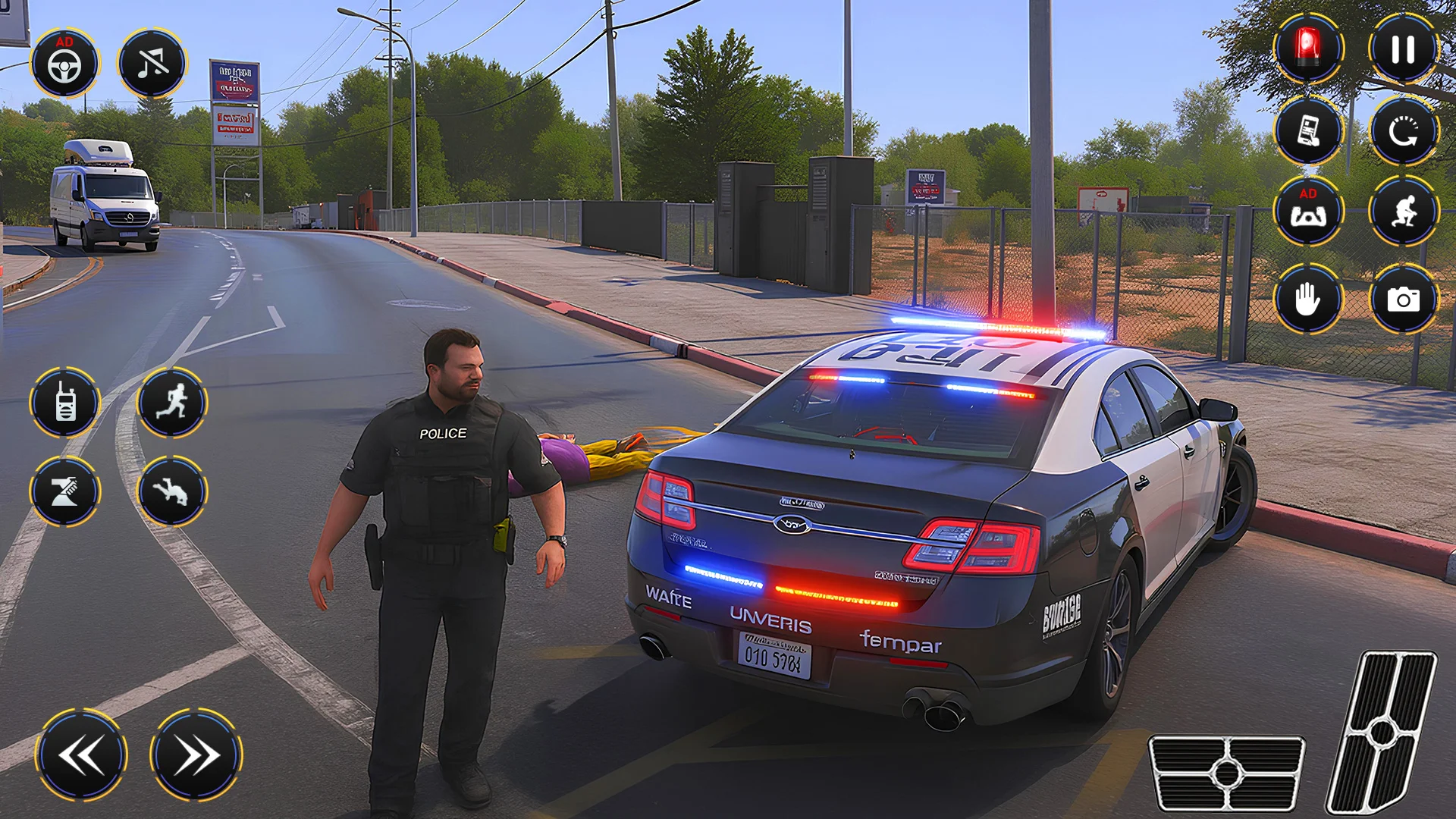The width and height of the screenshot is (1456, 819).
Task: Open the walkie-talkie radio
Action: click(65, 402)
